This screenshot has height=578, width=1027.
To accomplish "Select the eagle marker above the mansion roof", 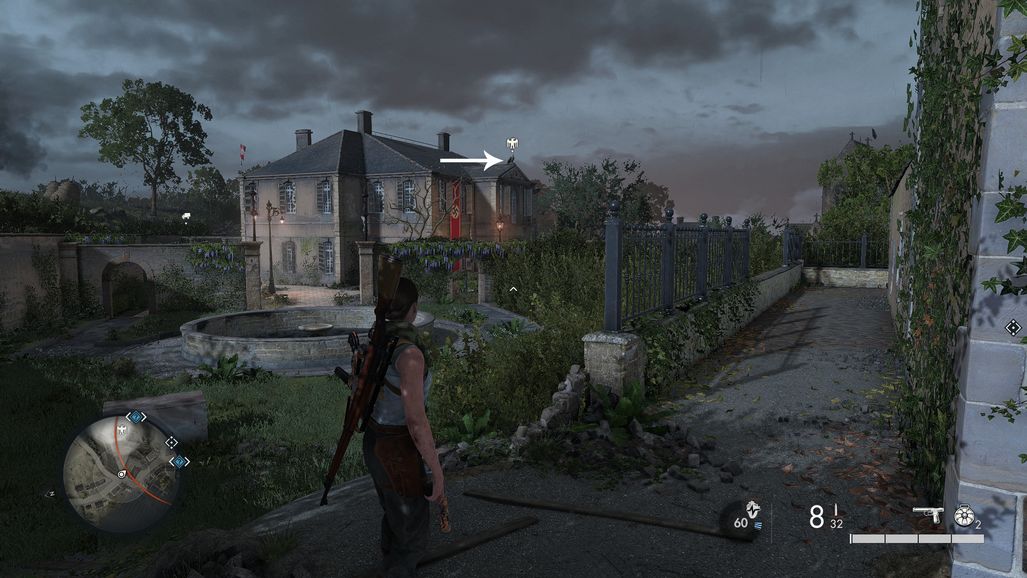I will click(513, 145).
